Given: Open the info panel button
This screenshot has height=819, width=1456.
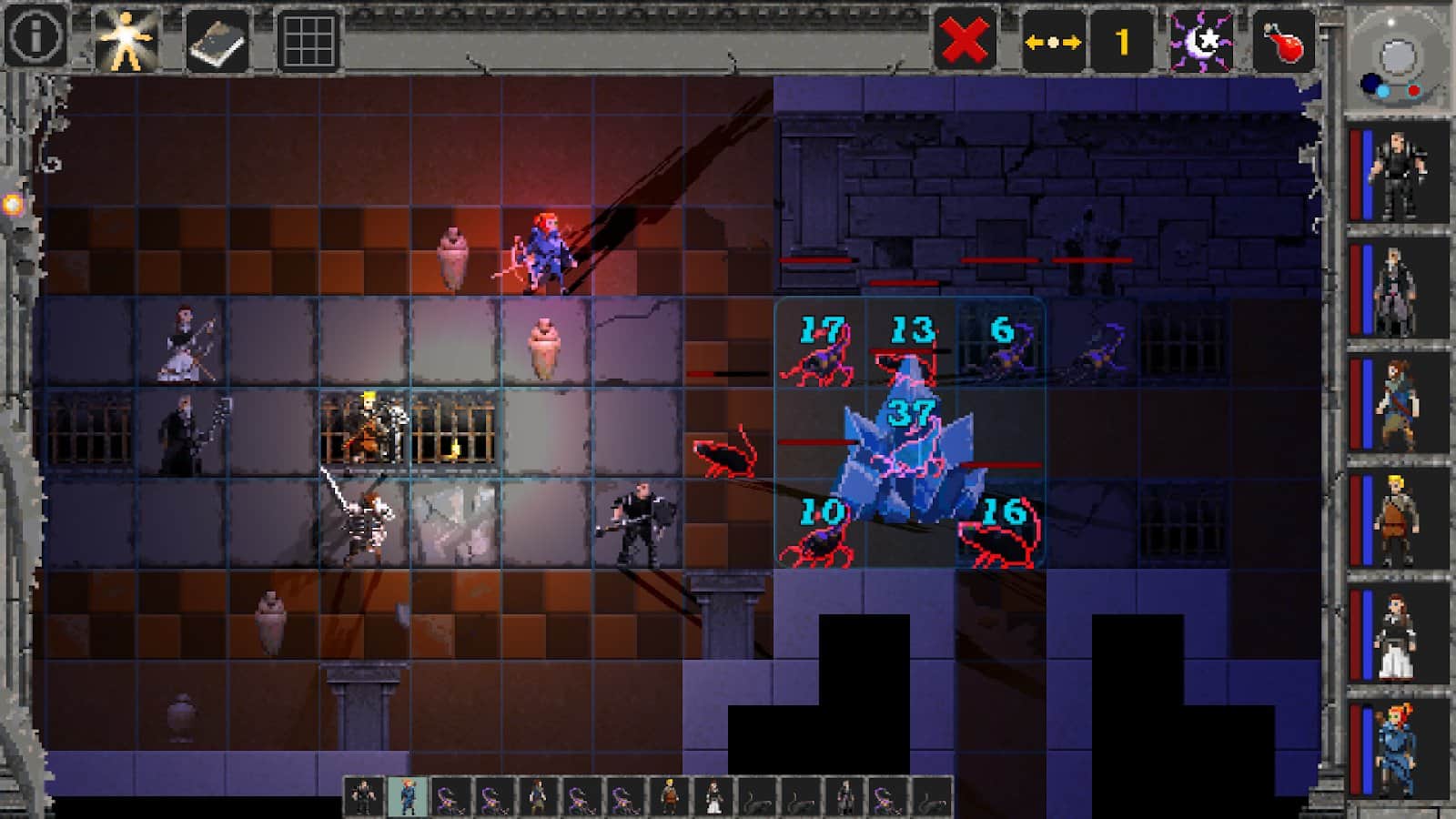Looking at the screenshot, I should click(35, 37).
